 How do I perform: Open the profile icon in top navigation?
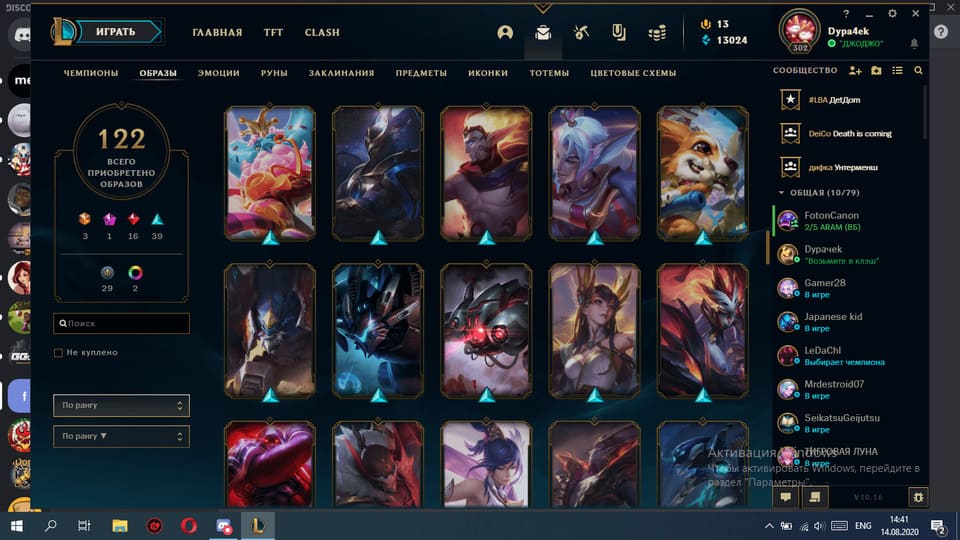coord(505,32)
